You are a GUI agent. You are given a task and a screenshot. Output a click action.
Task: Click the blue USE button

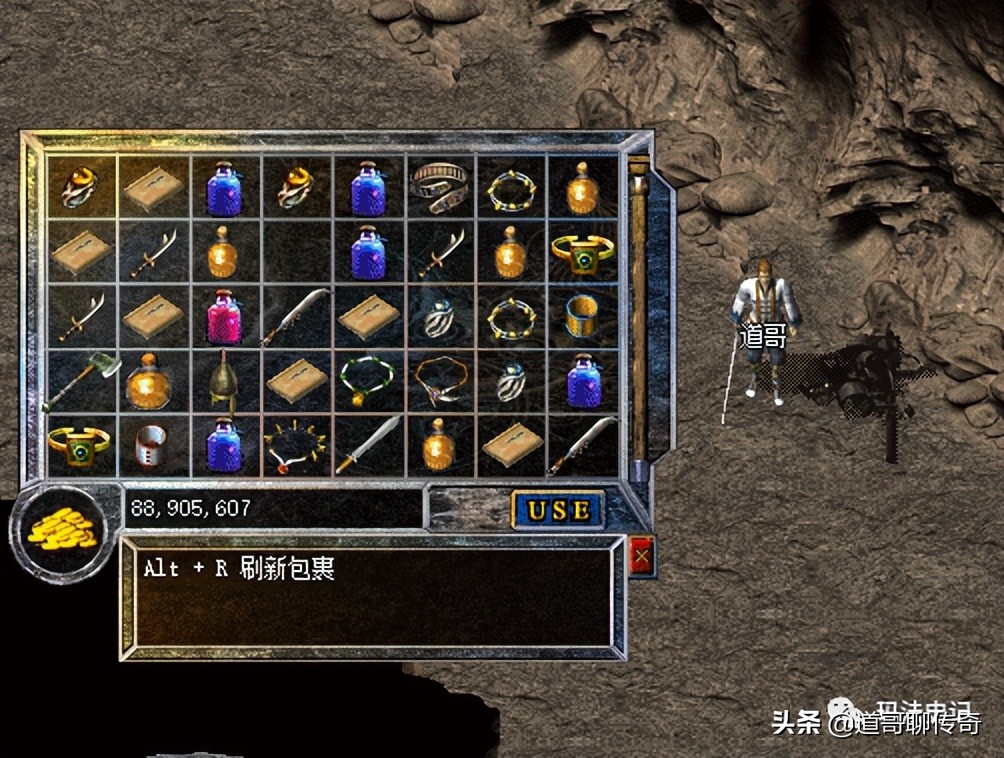[558, 510]
